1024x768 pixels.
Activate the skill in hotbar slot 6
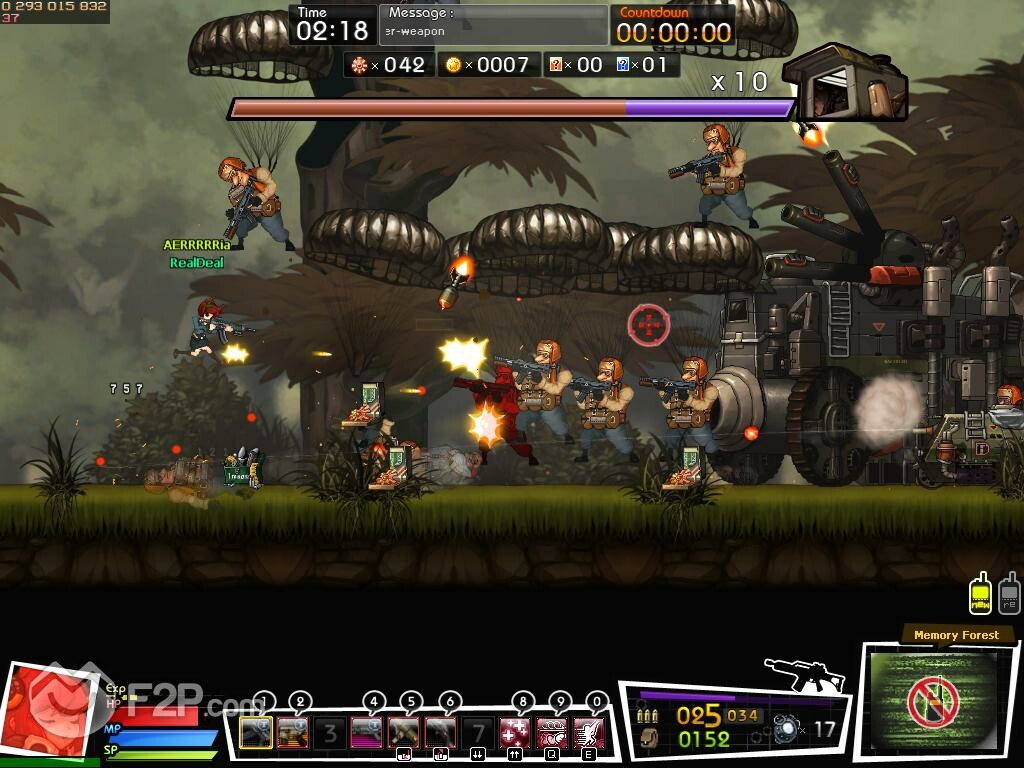[441, 733]
